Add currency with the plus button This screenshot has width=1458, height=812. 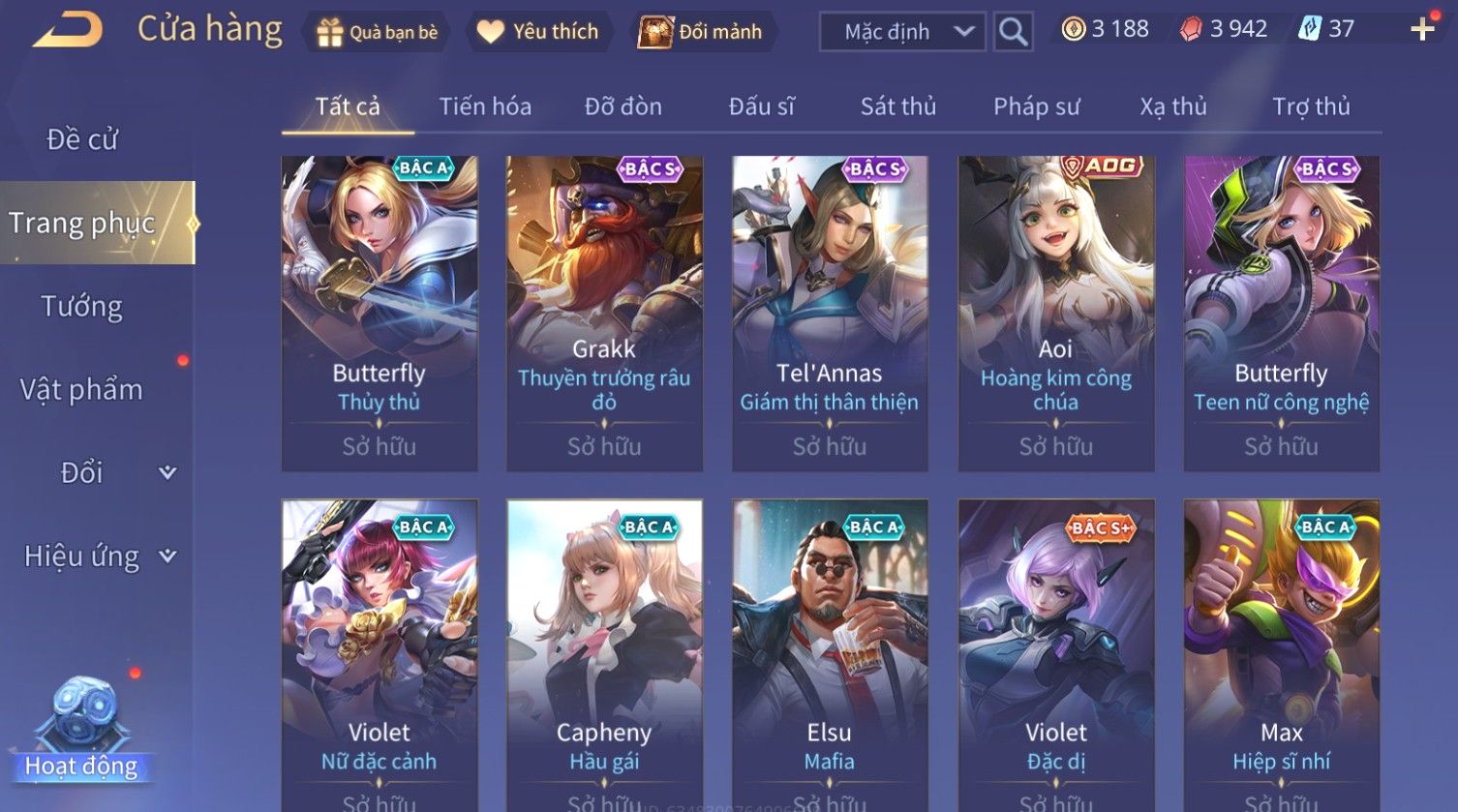1422,29
